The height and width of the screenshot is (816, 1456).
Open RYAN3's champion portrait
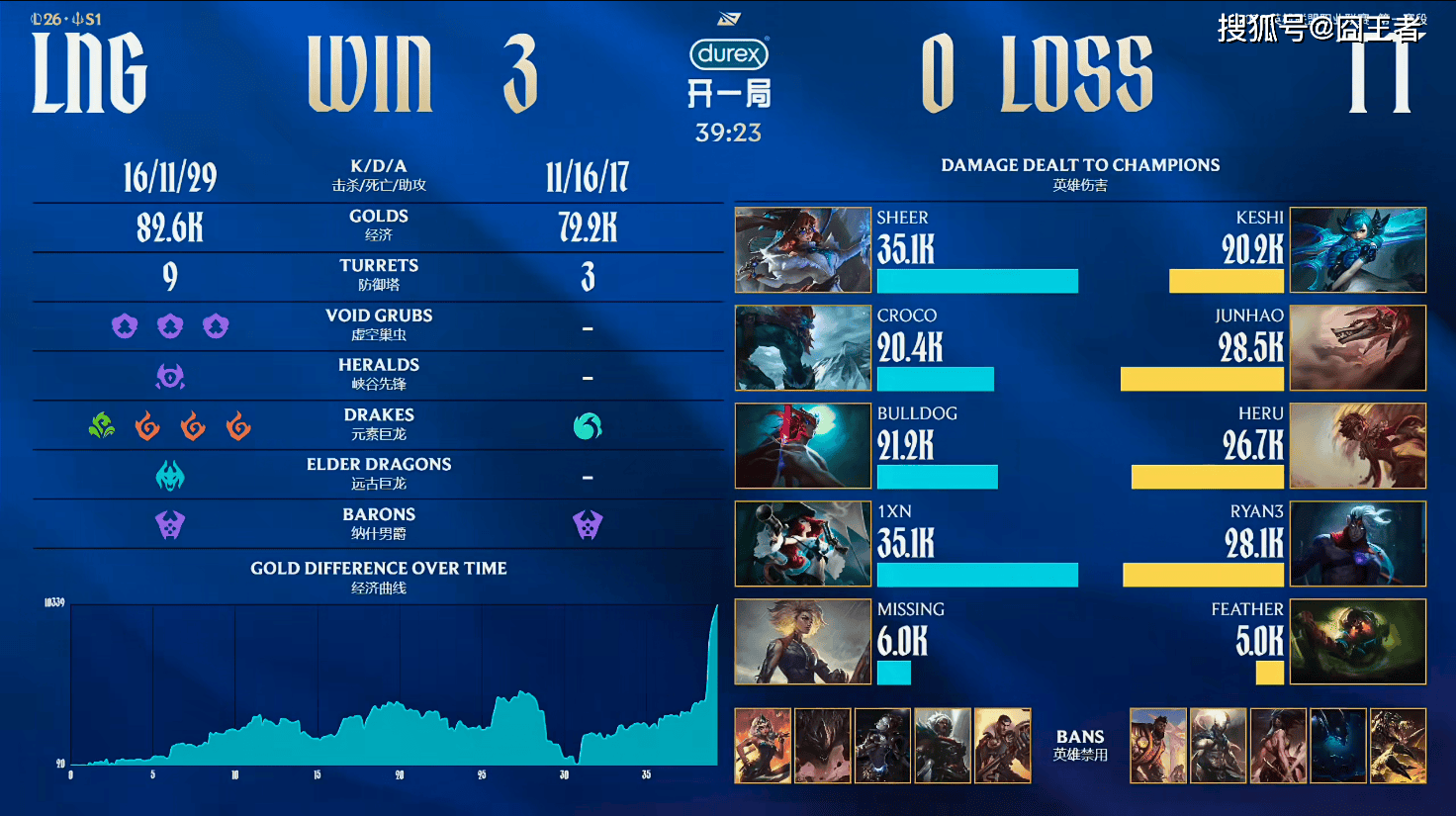(x=1358, y=543)
